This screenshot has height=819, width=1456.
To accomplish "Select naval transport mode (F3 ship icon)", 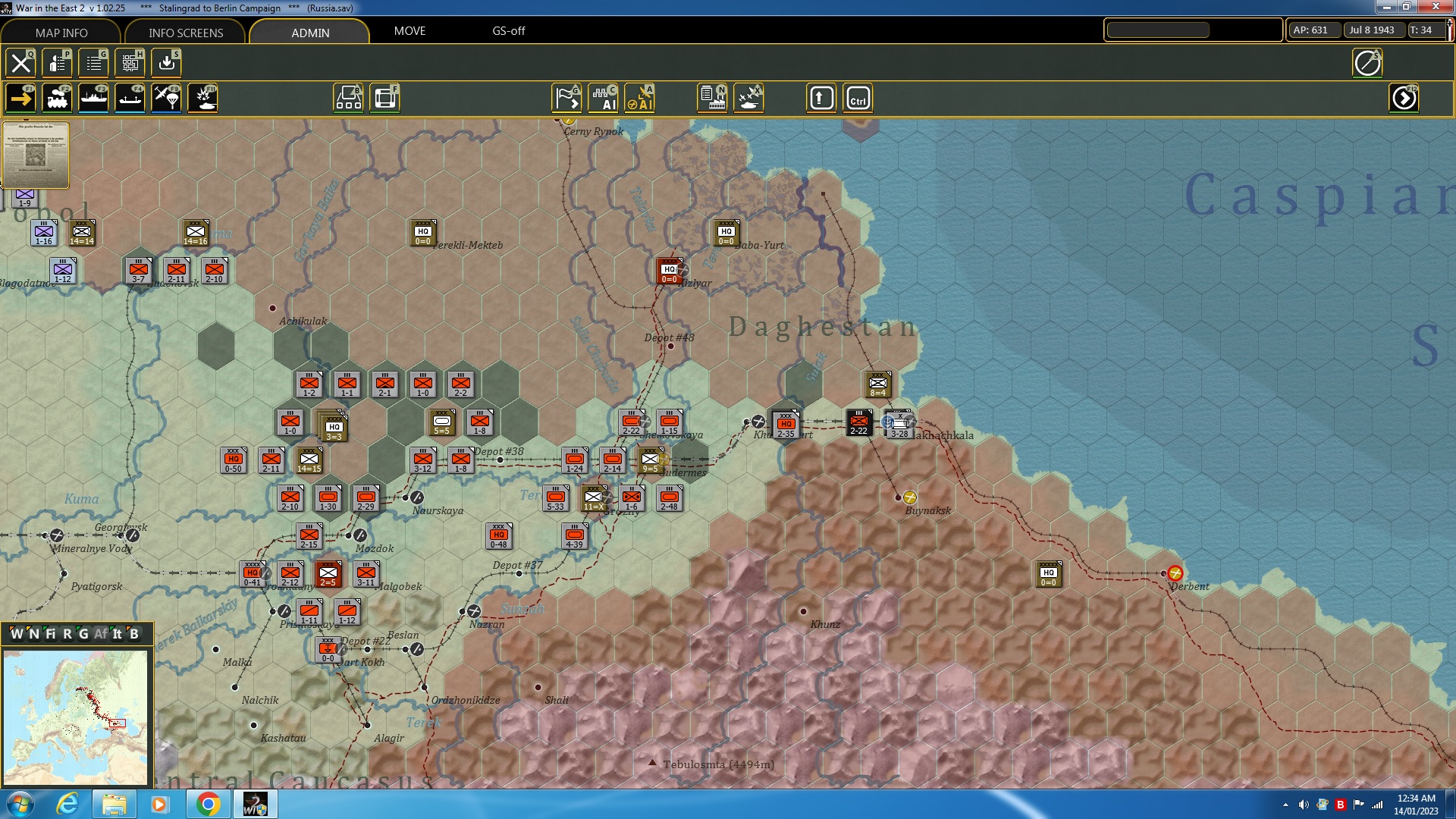I will pyautogui.click(x=95, y=97).
